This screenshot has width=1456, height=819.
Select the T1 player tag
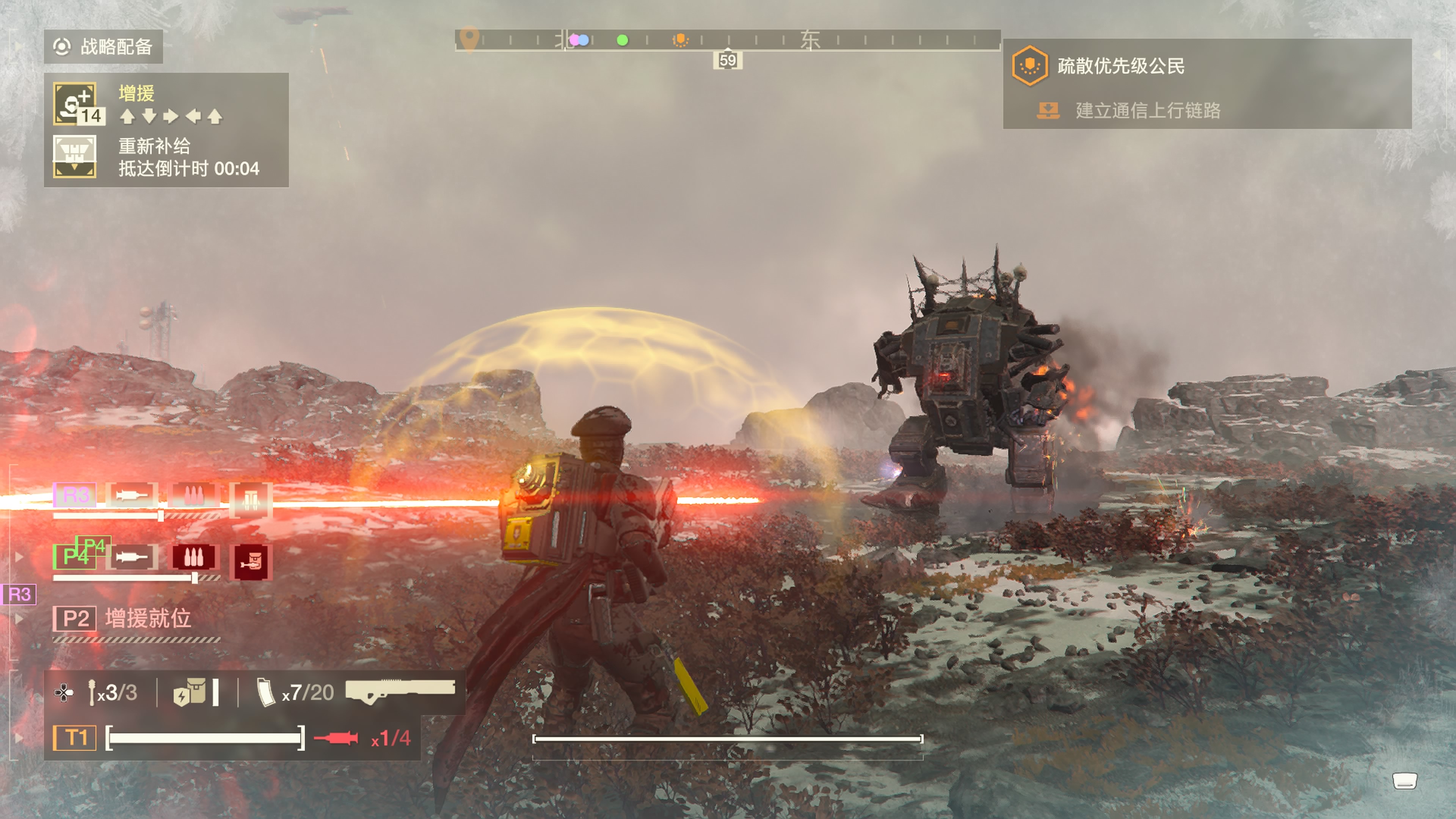(75, 737)
